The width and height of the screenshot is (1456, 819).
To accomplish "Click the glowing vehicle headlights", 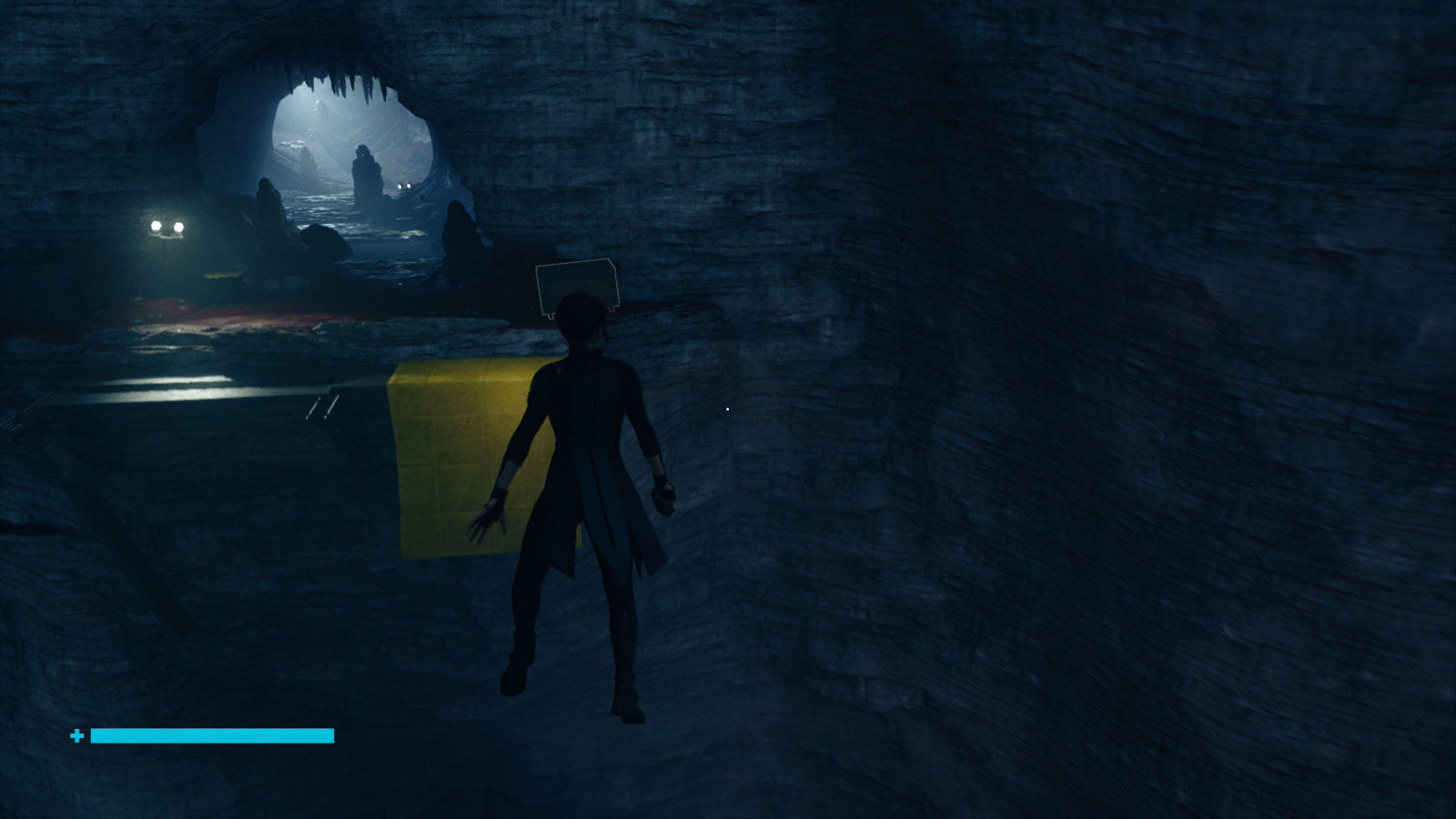I will click(167, 227).
